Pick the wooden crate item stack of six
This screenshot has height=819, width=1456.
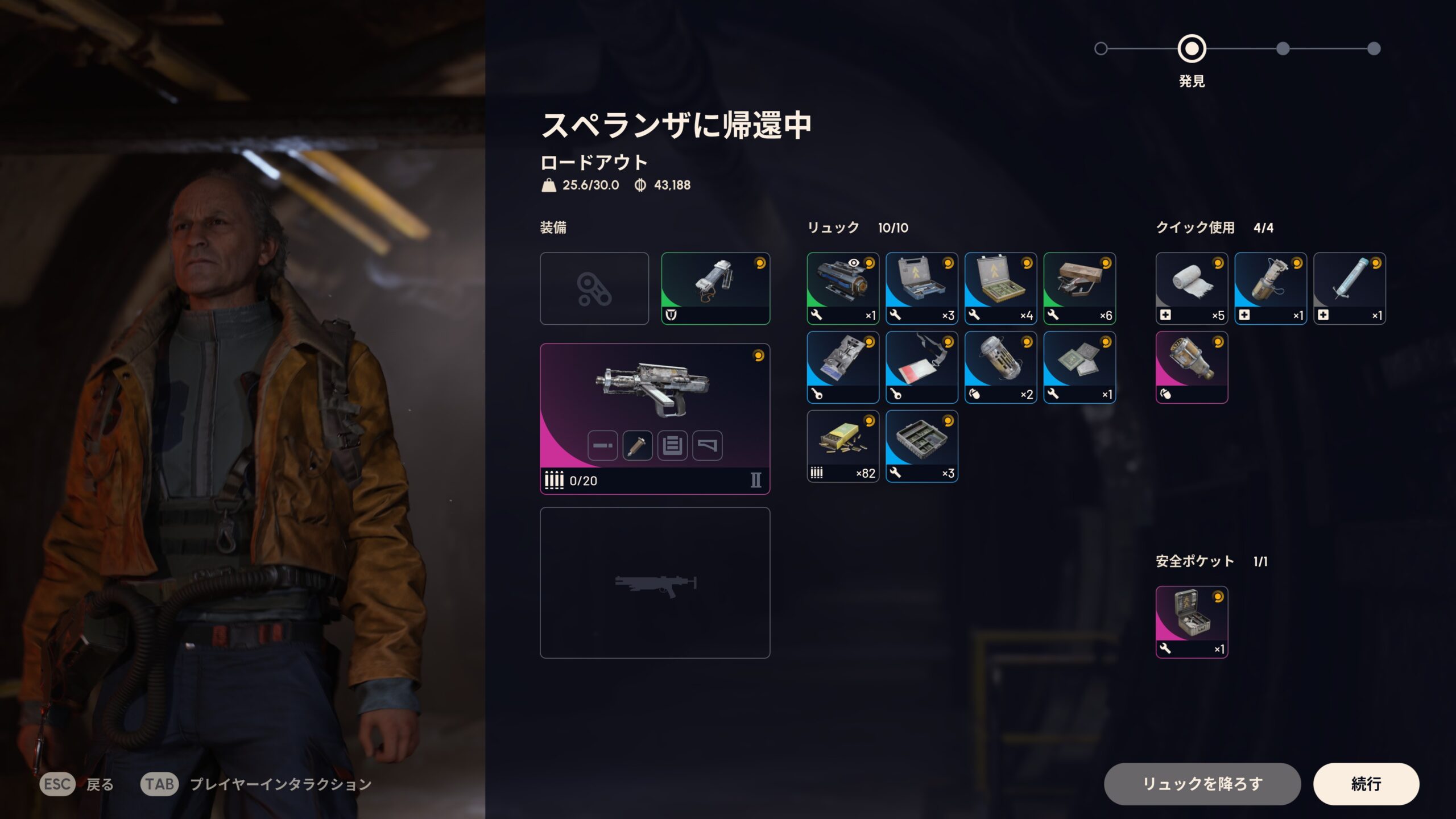tap(1079, 288)
